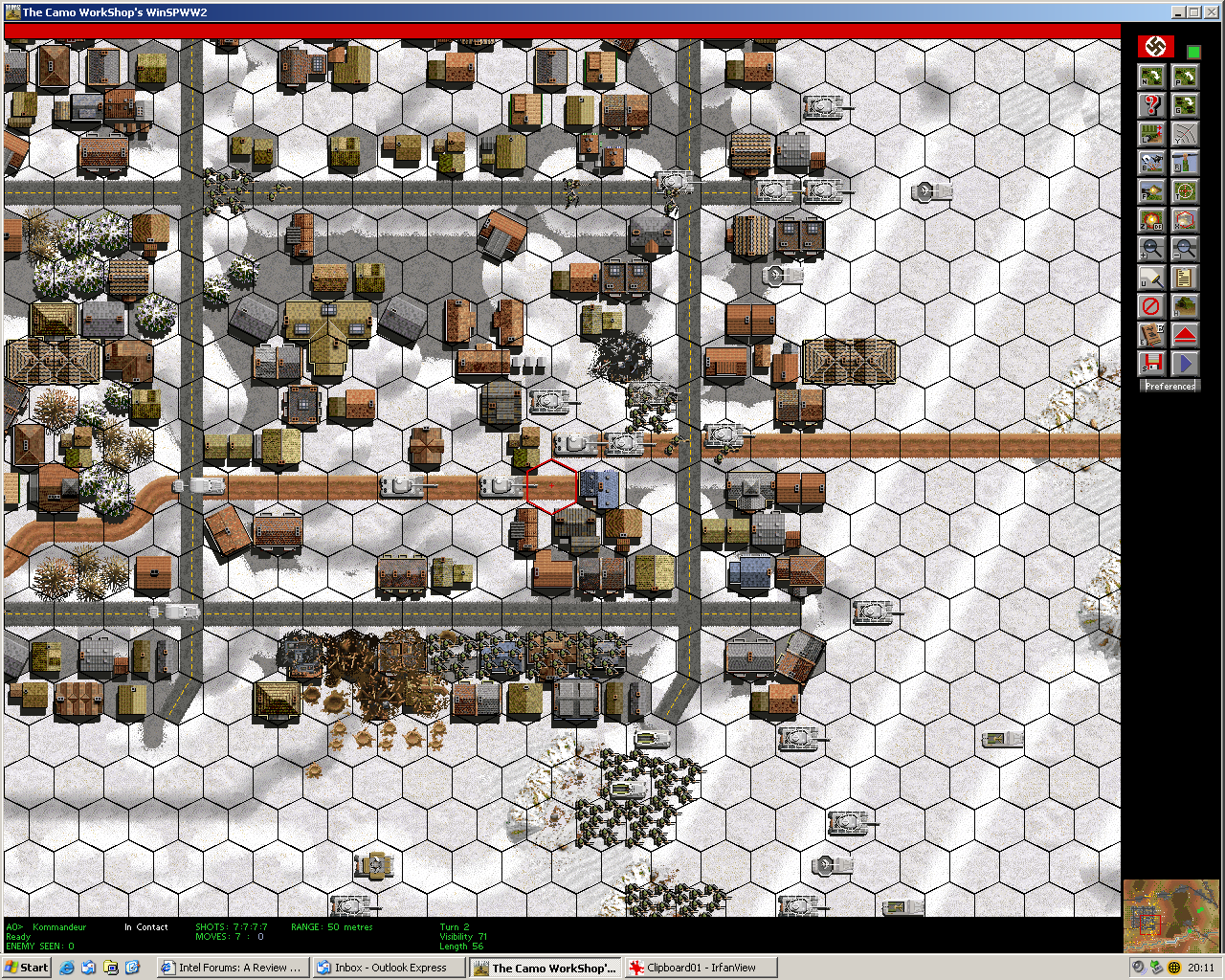This screenshot has height=980, width=1225.
Task: Click the magnifying glass zoom-in button
Action: coord(1151,249)
